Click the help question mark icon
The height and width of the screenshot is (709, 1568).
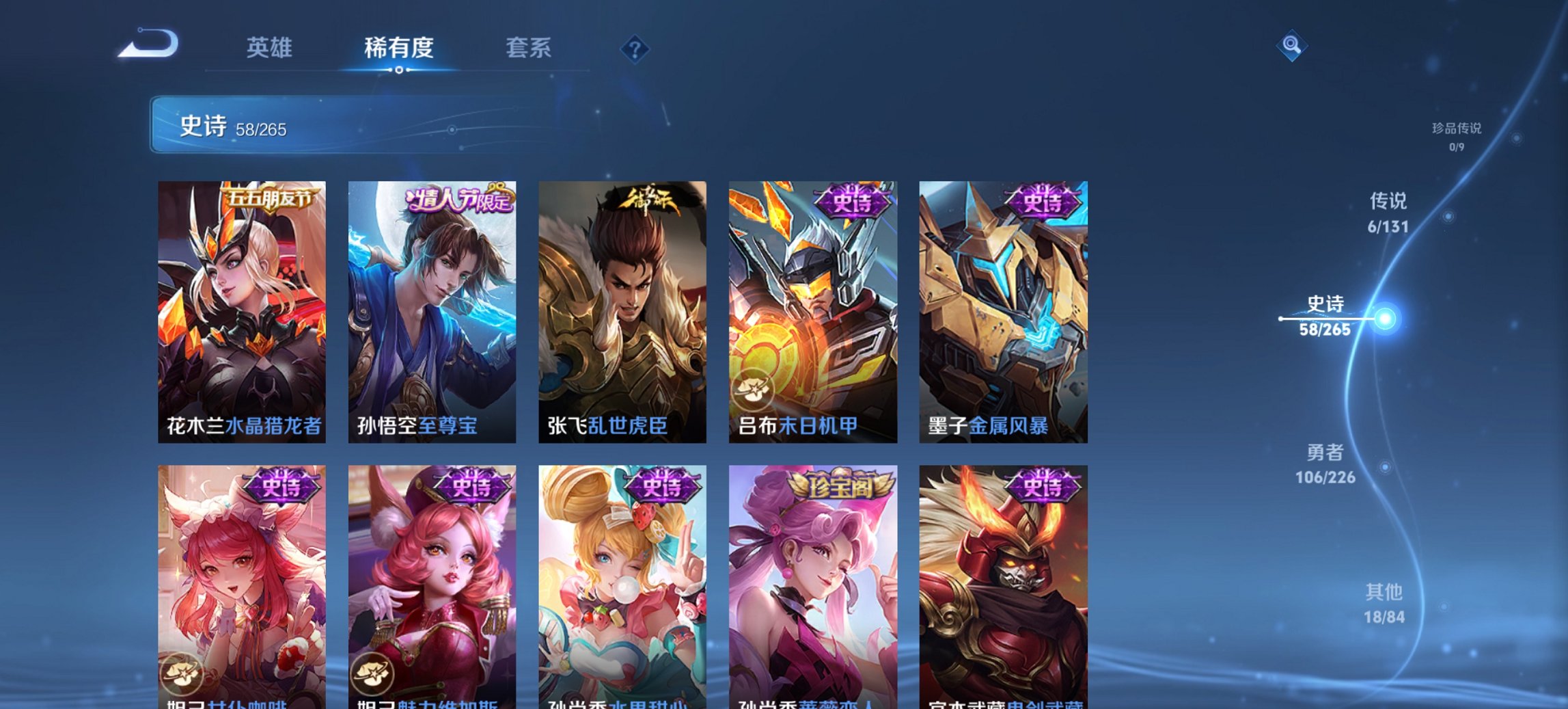(x=634, y=48)
